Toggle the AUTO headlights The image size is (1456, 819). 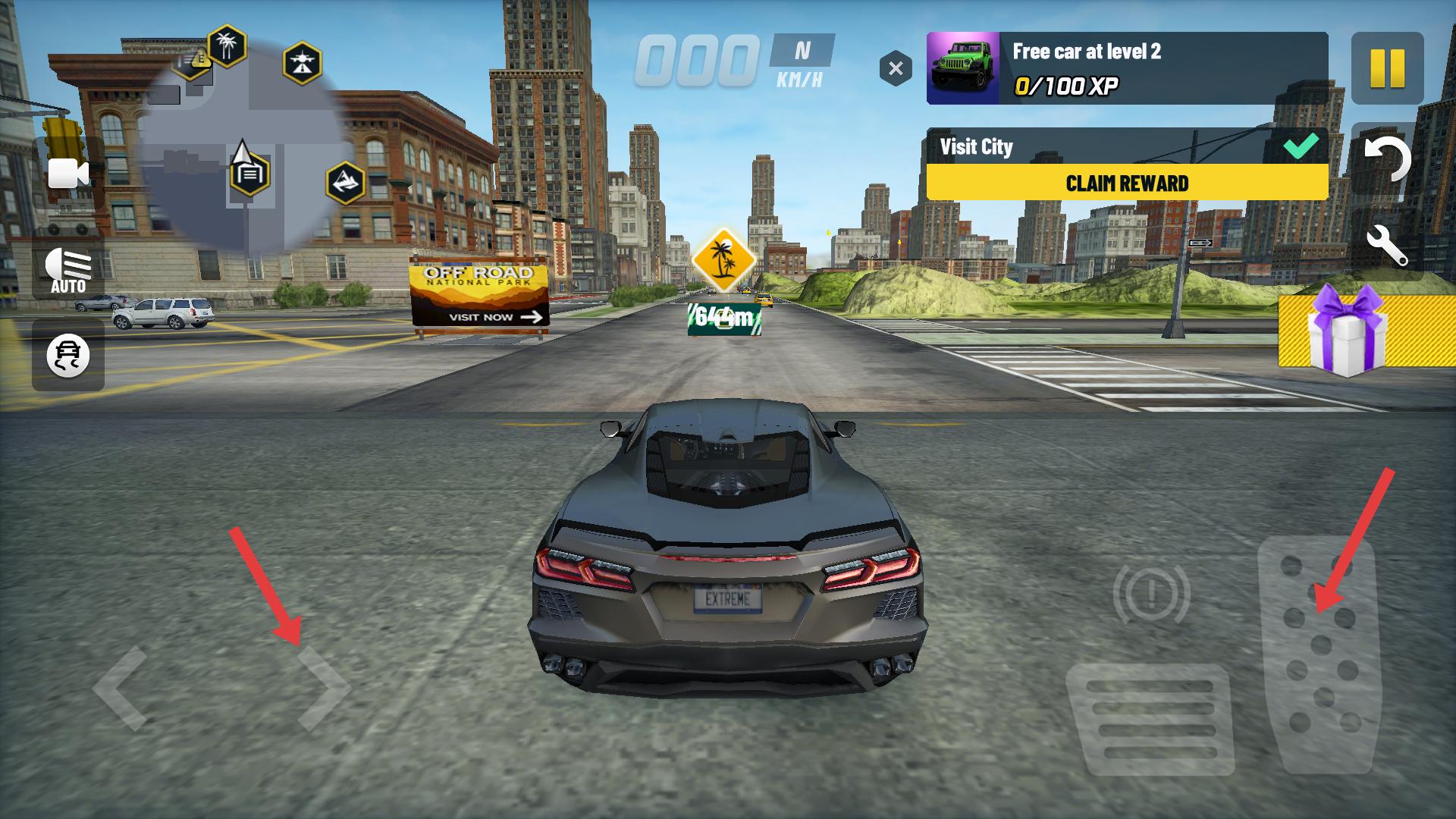[x=68, y=271]
